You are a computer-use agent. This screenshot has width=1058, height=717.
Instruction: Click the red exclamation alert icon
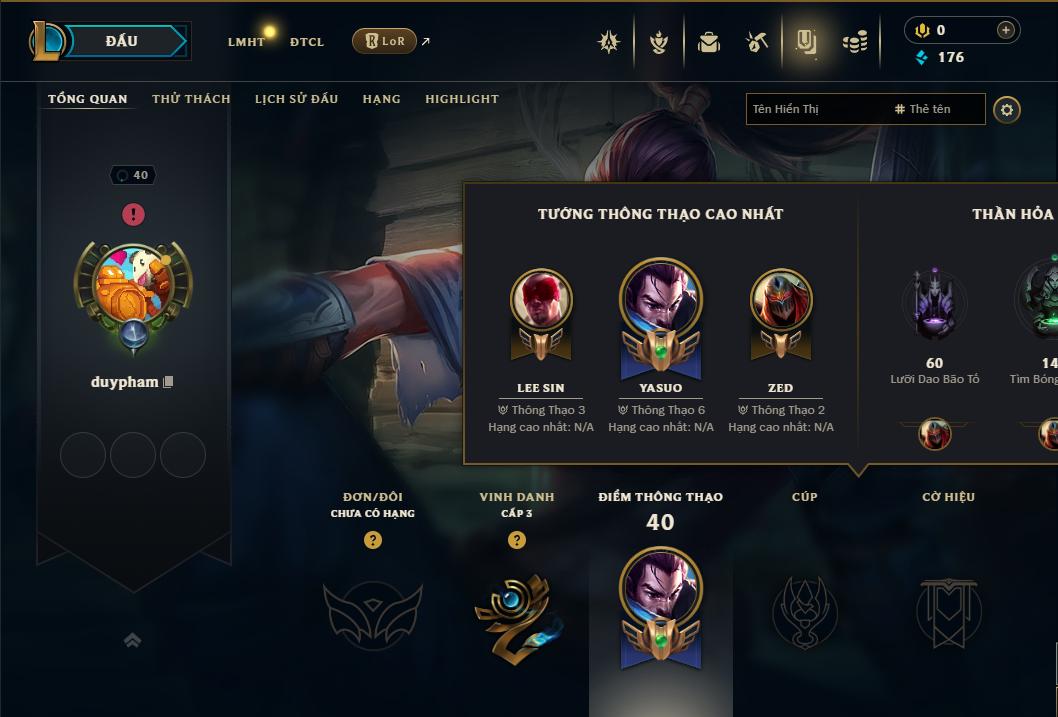[133, 214]
